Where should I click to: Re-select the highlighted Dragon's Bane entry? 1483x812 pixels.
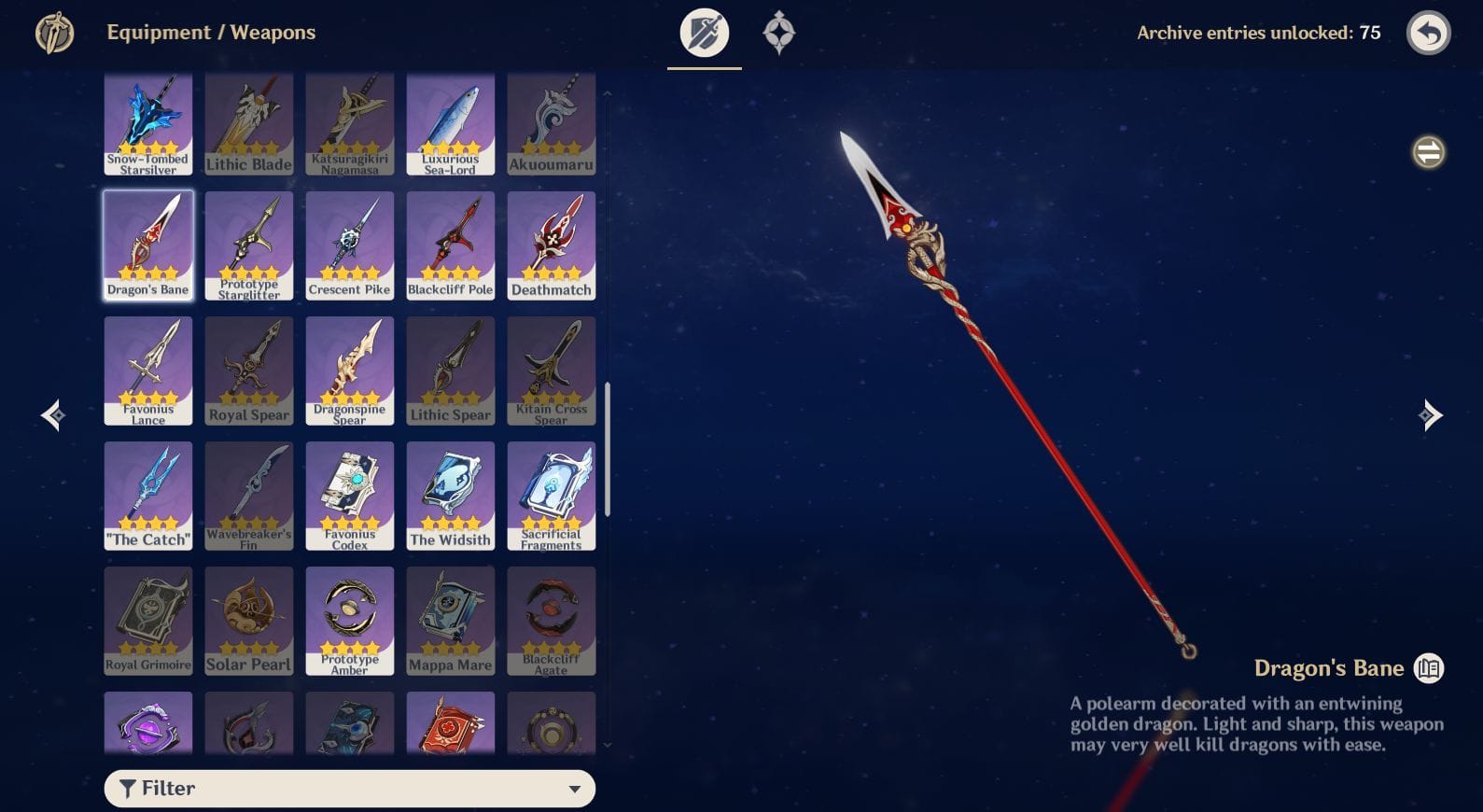pos(147,245)
